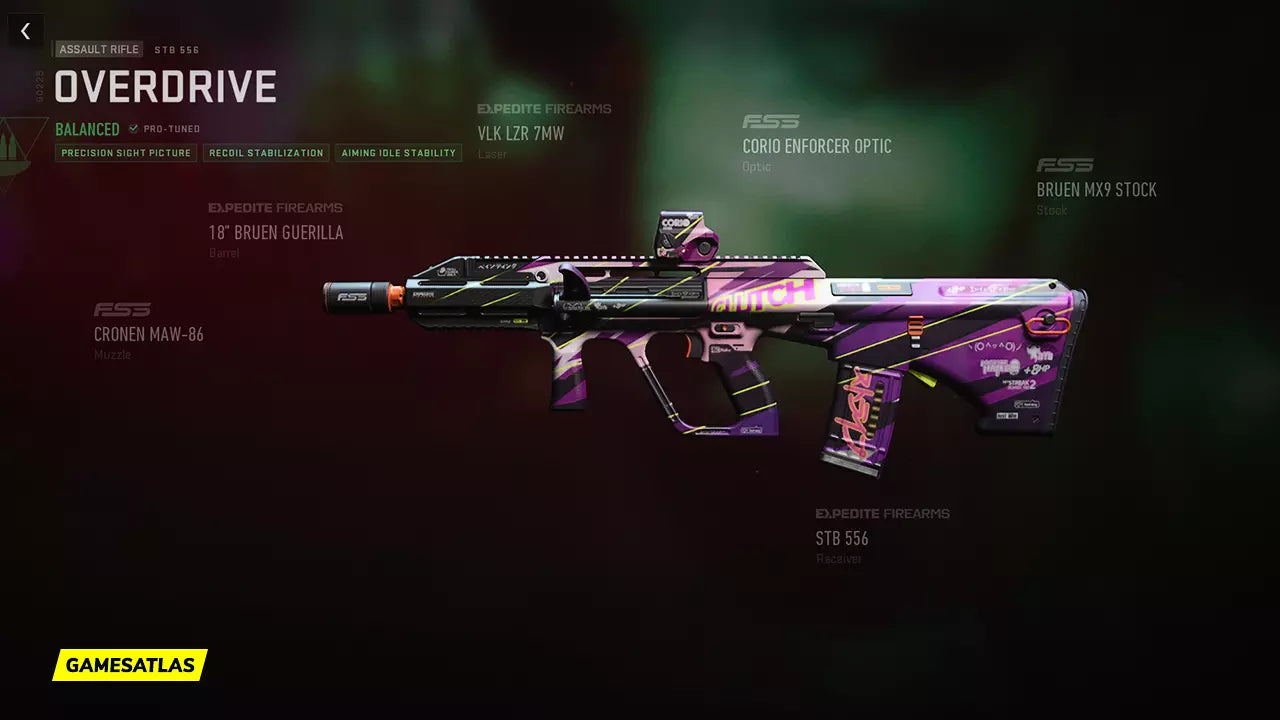Viewport: 1280px width, 720px height.
Task: Click the GamesAtlas watermark logo
Action: click(130, 665)
